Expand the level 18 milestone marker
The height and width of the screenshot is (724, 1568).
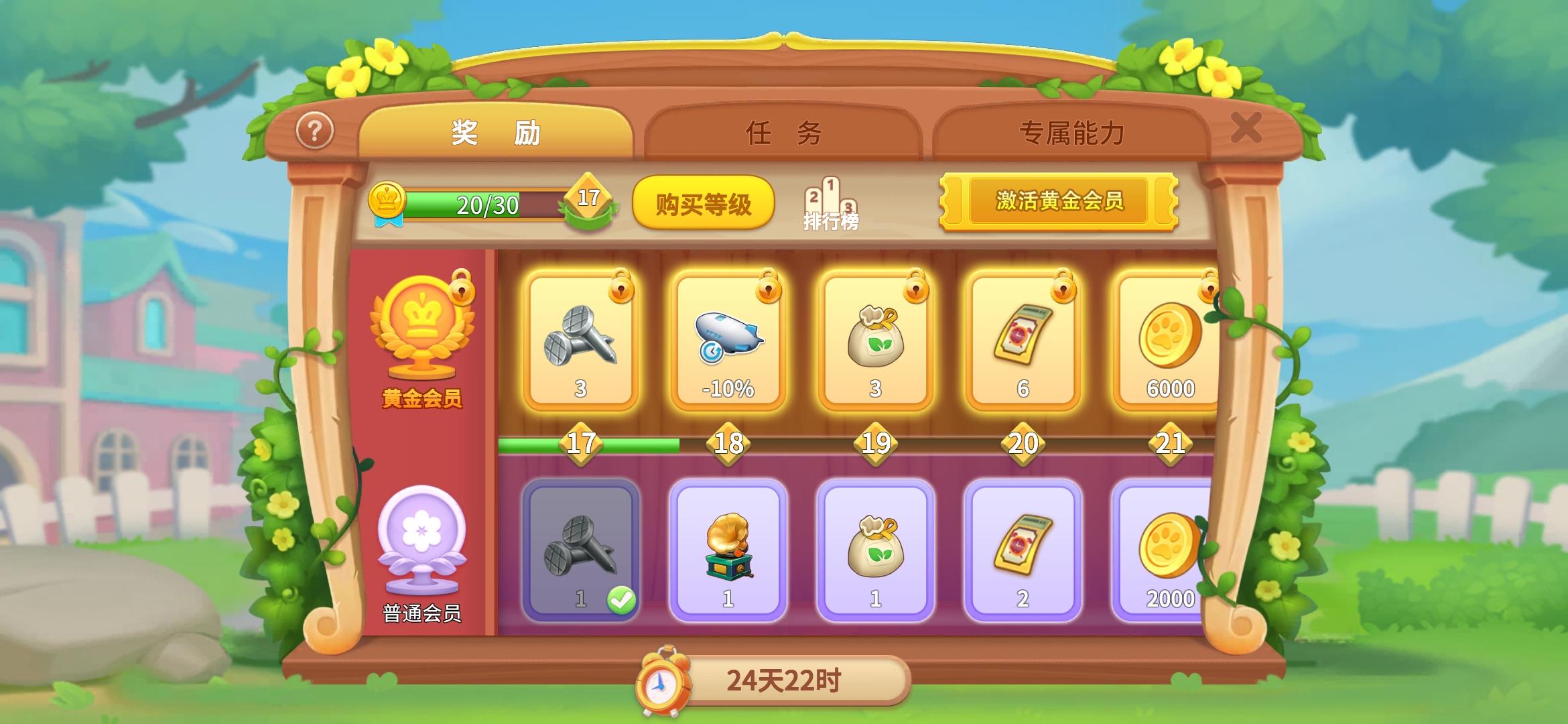pos(728,442)
